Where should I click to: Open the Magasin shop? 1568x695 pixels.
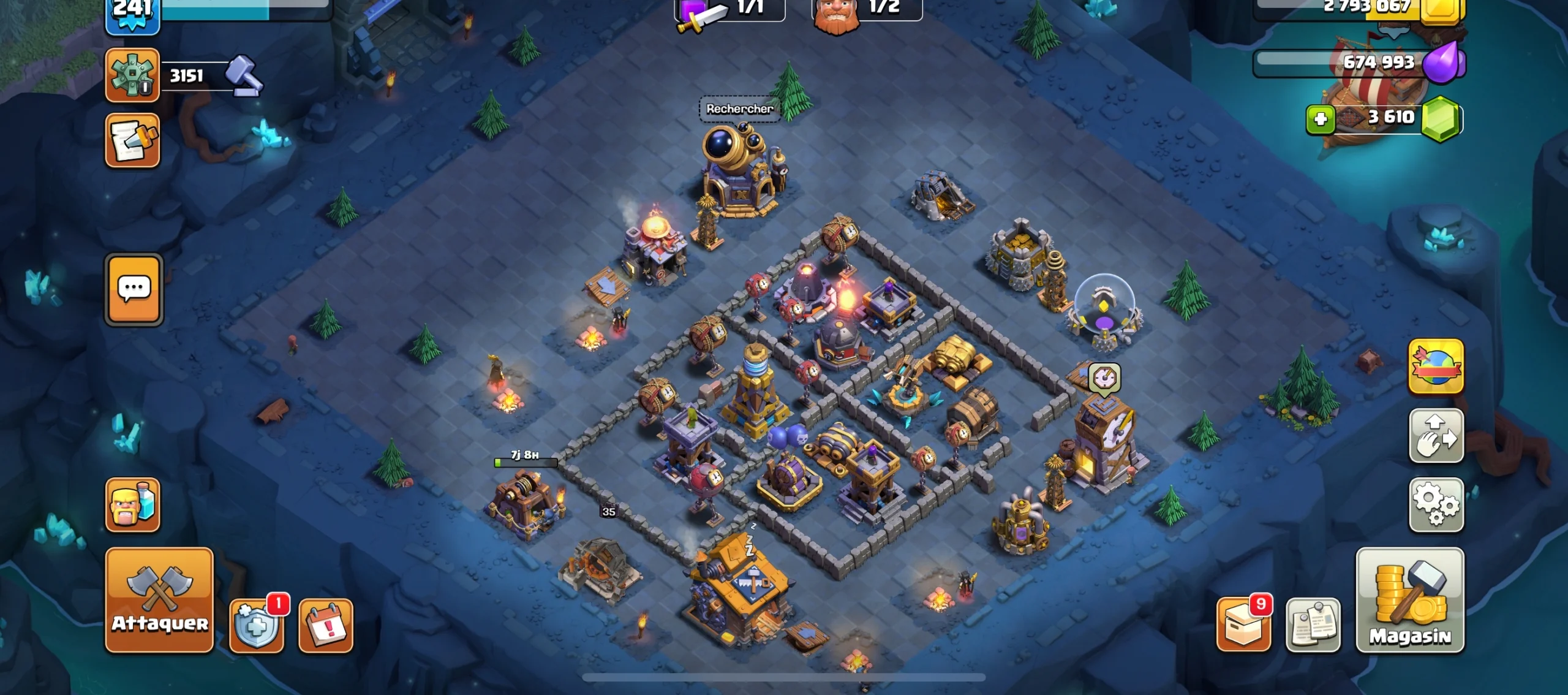[x=1410, y=601]
